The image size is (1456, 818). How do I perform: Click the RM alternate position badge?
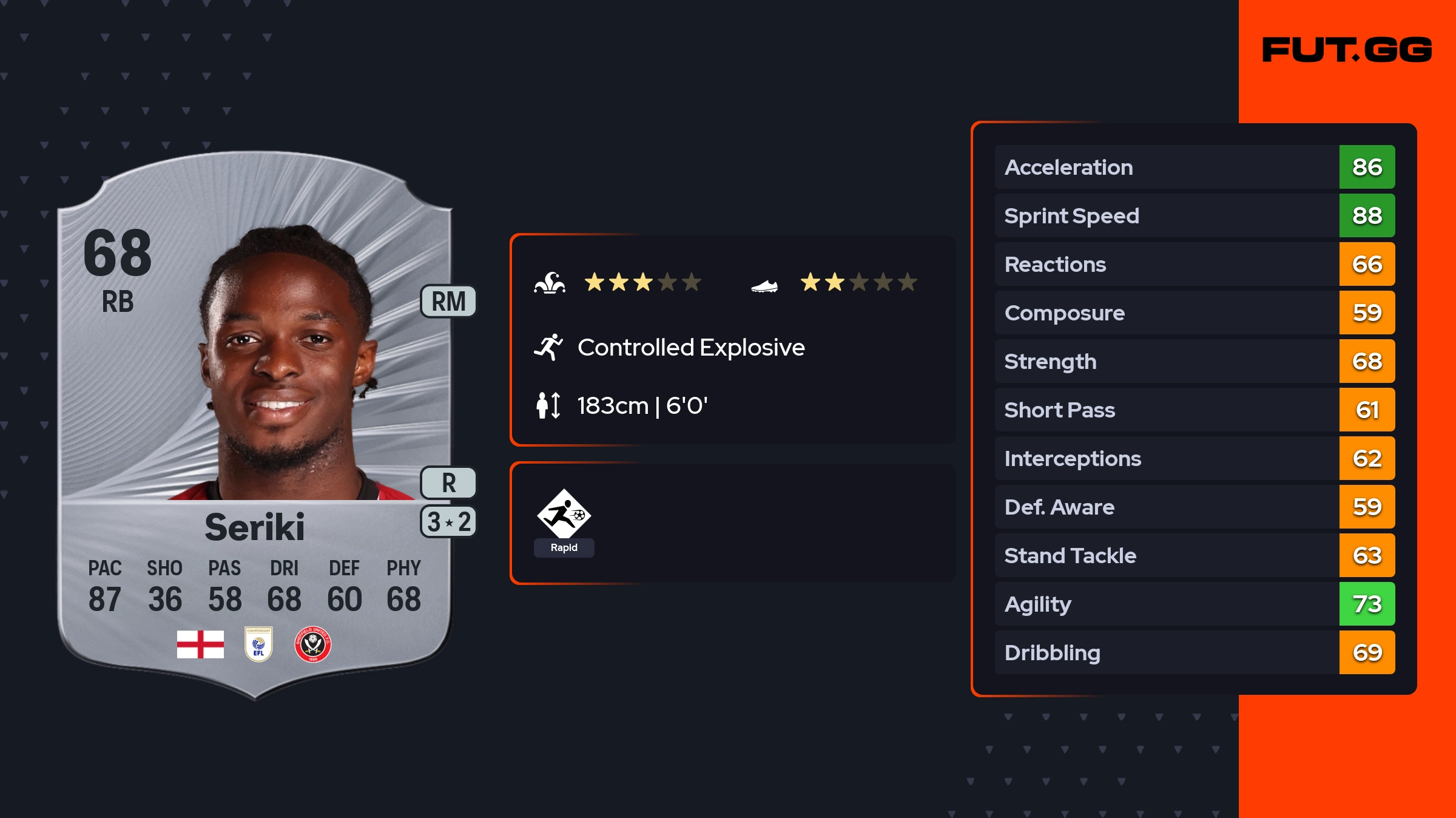[x=448, y=302]
